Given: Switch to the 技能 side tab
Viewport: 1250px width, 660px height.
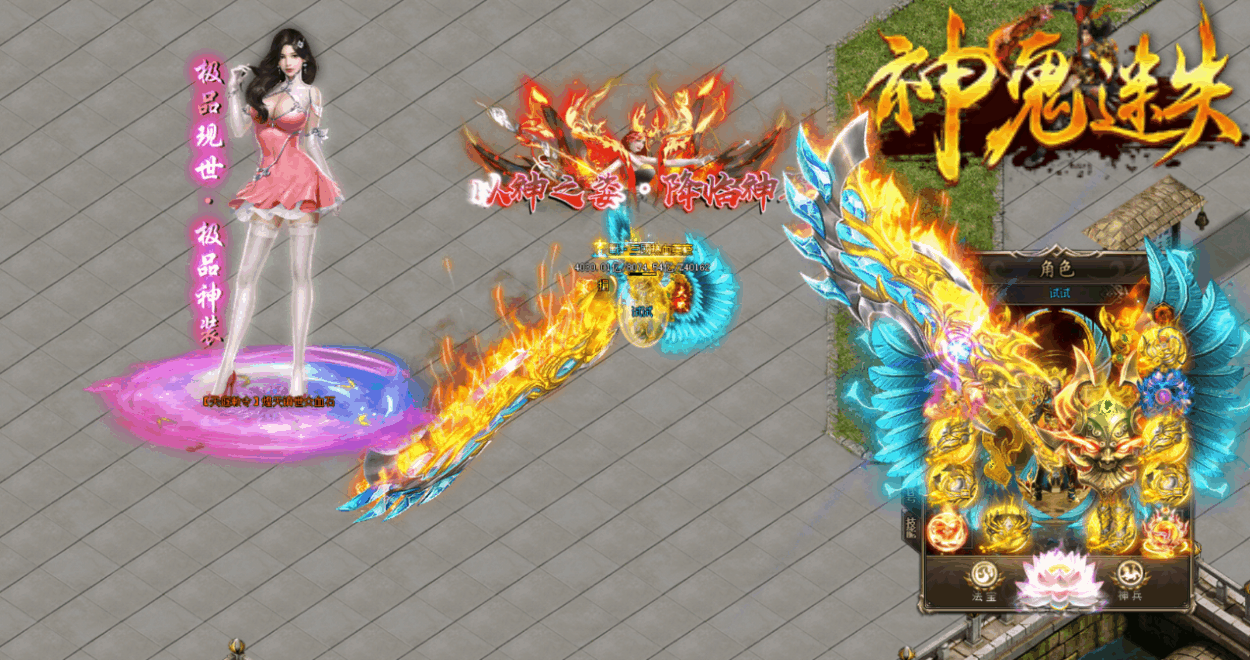Looking at the screenshot, I should coord(911,527).
